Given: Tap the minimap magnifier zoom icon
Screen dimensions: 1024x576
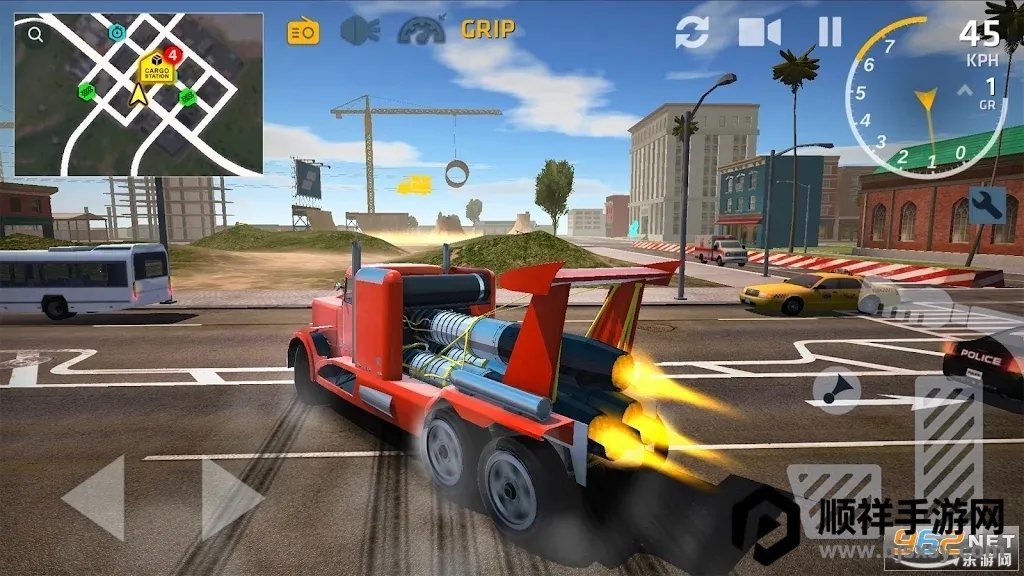Looking at the screenshot, I should point(36,36).
